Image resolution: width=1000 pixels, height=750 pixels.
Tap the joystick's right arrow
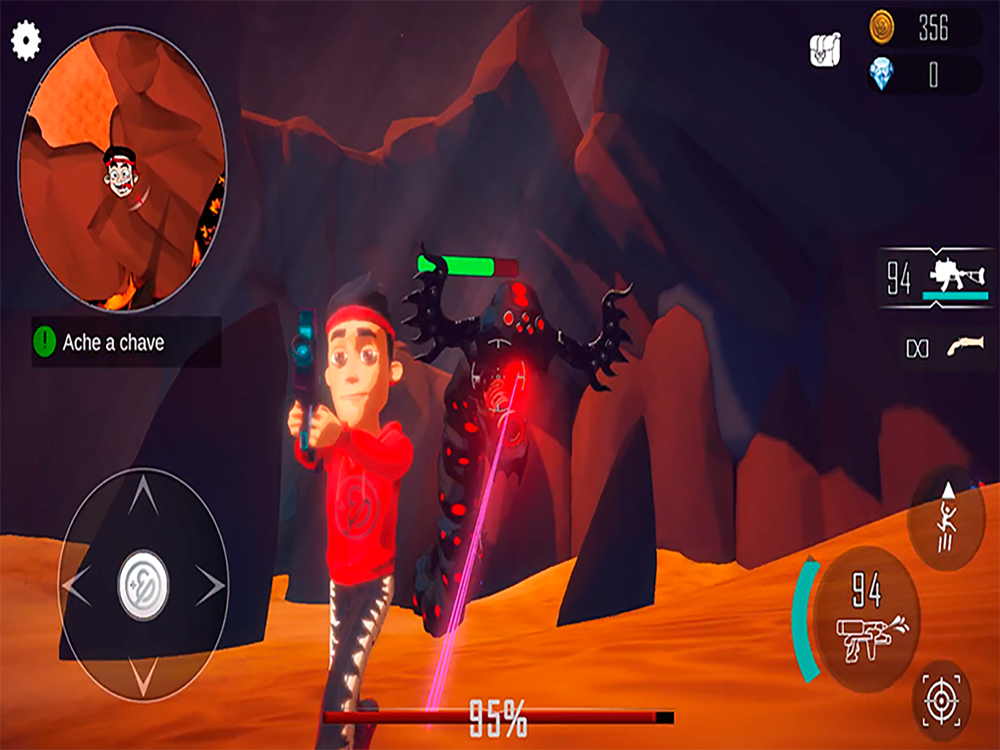(211, 585)
